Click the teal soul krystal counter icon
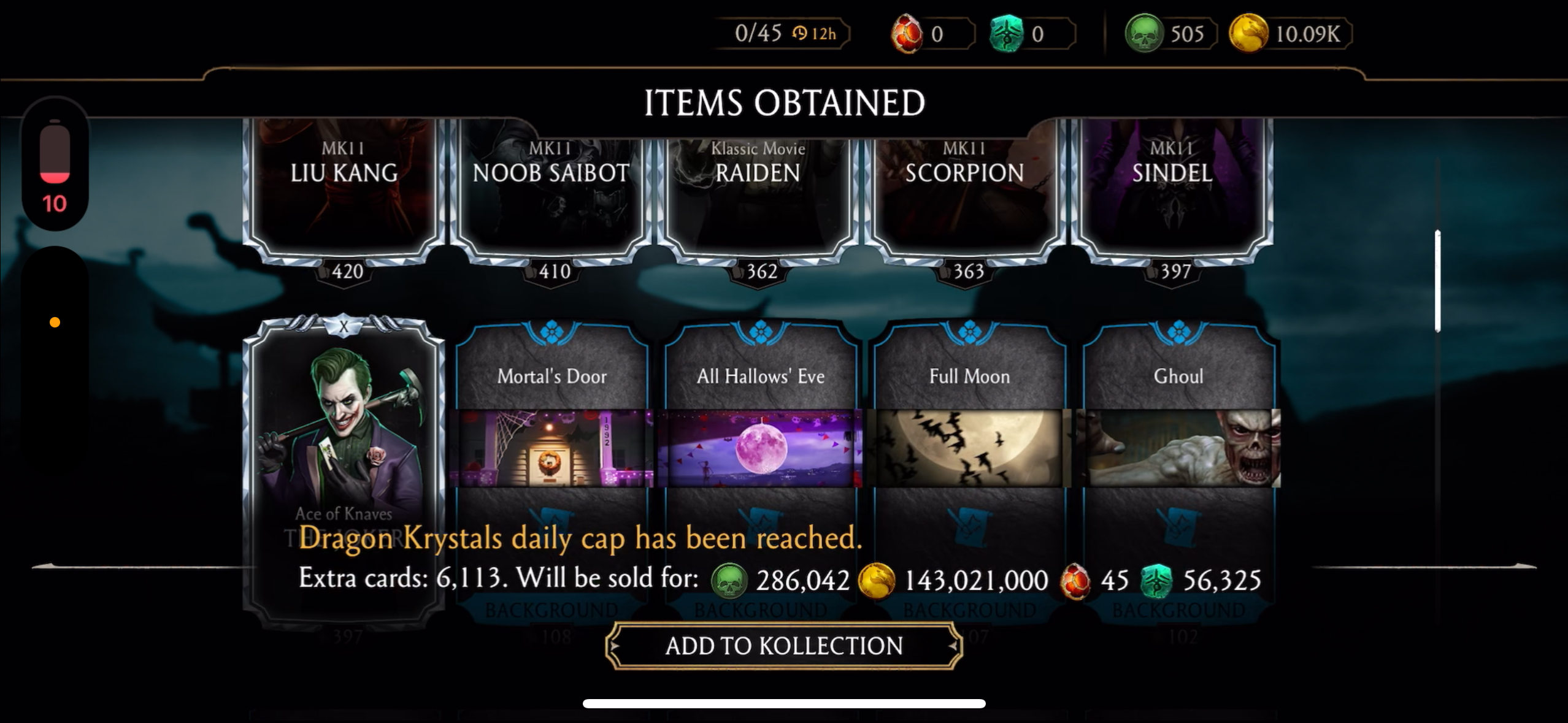The image size is (1568, 723). pos(1006,34)
